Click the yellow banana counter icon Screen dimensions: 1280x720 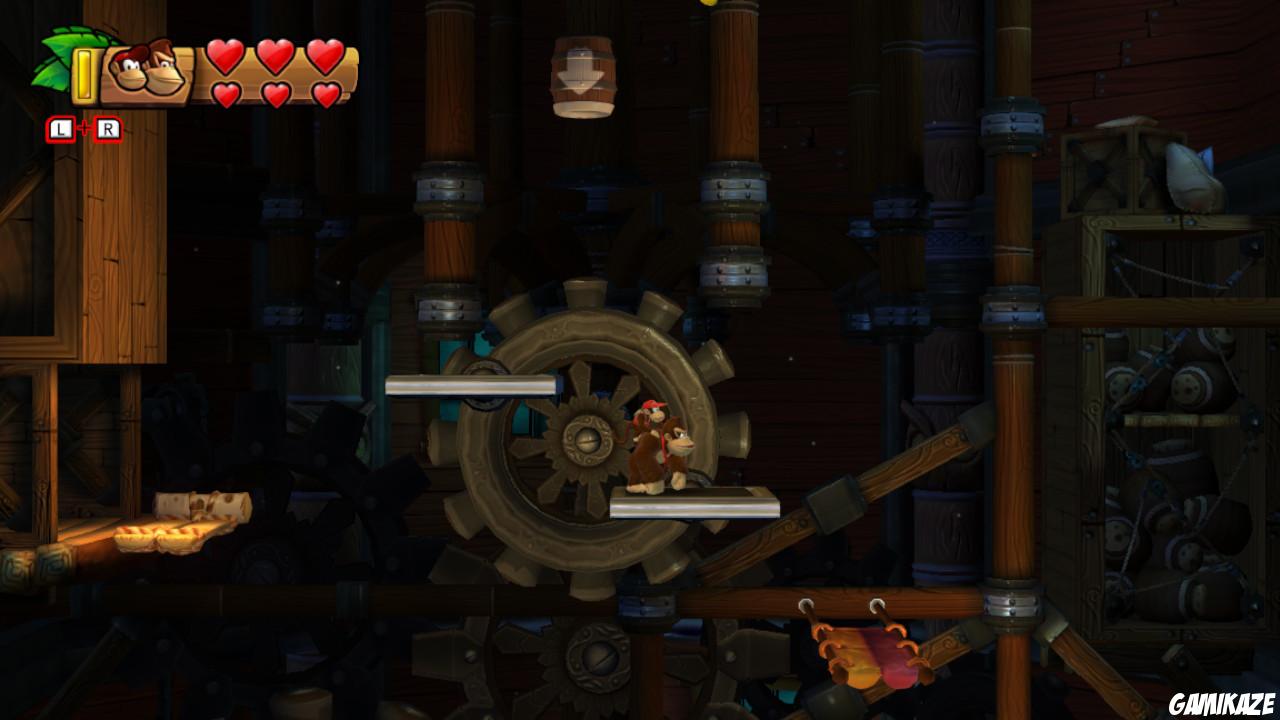(85, 72)
